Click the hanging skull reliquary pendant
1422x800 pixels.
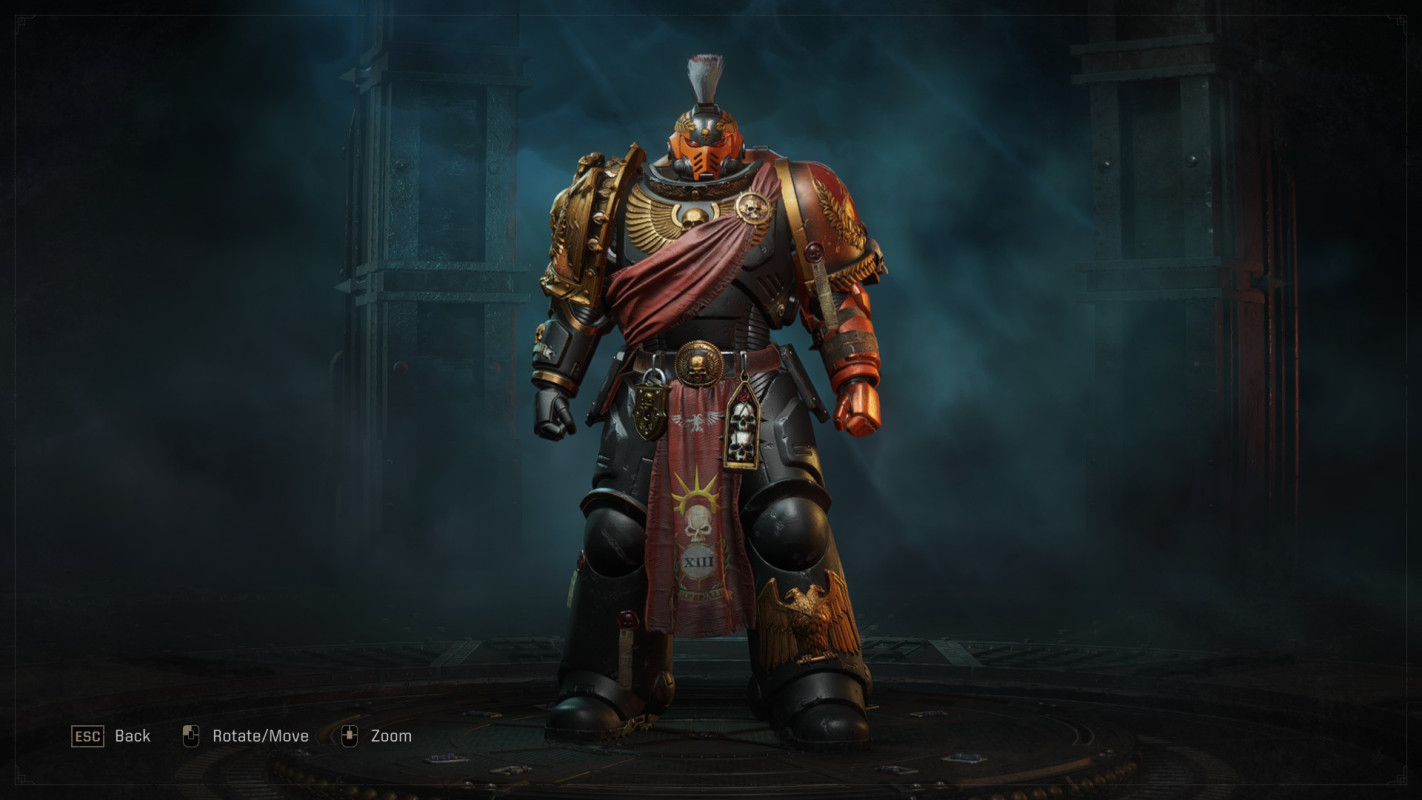746,425
